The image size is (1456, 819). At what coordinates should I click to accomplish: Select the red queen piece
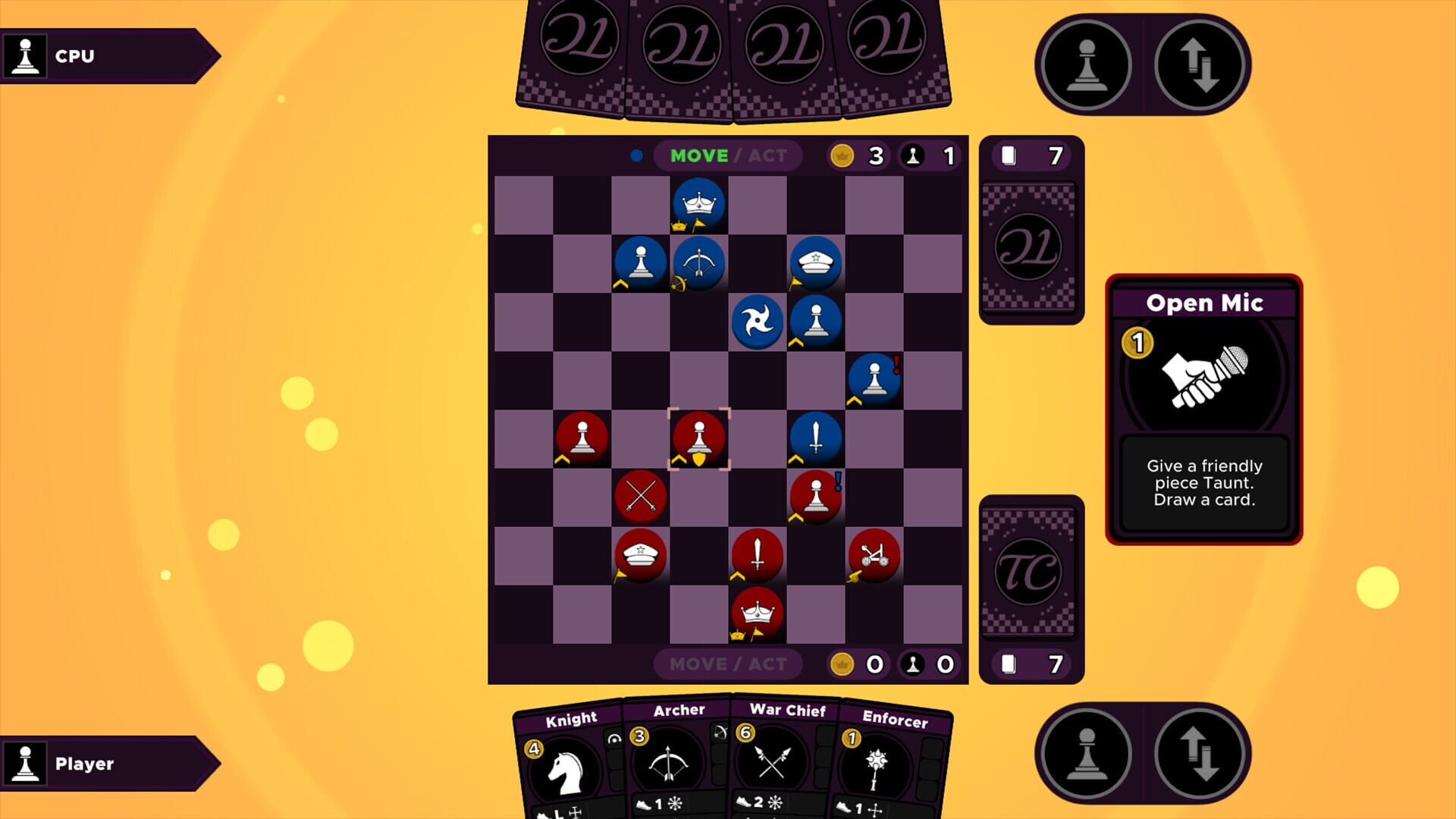point(756,613)
